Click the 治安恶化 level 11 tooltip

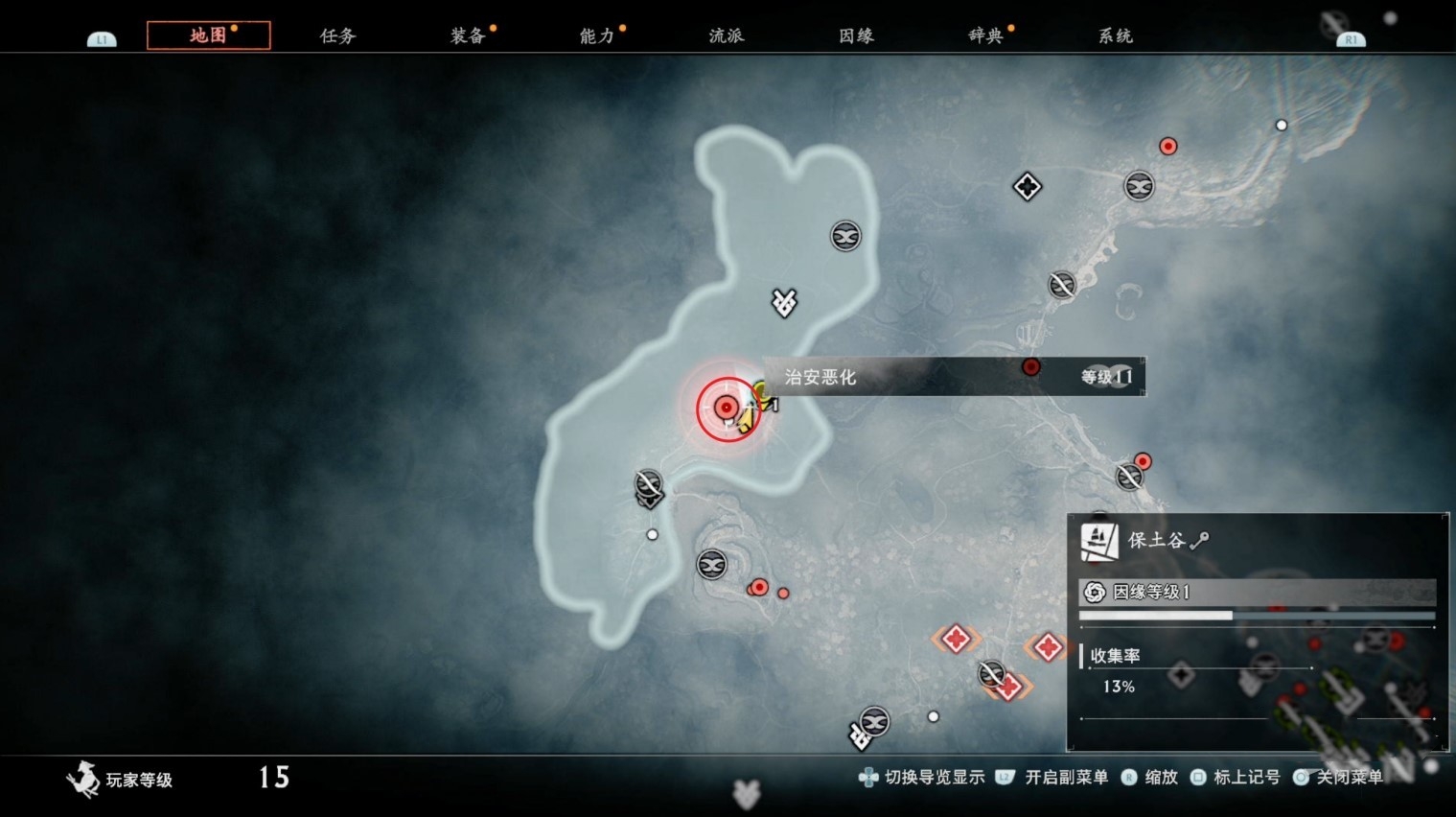coord(954,377)
